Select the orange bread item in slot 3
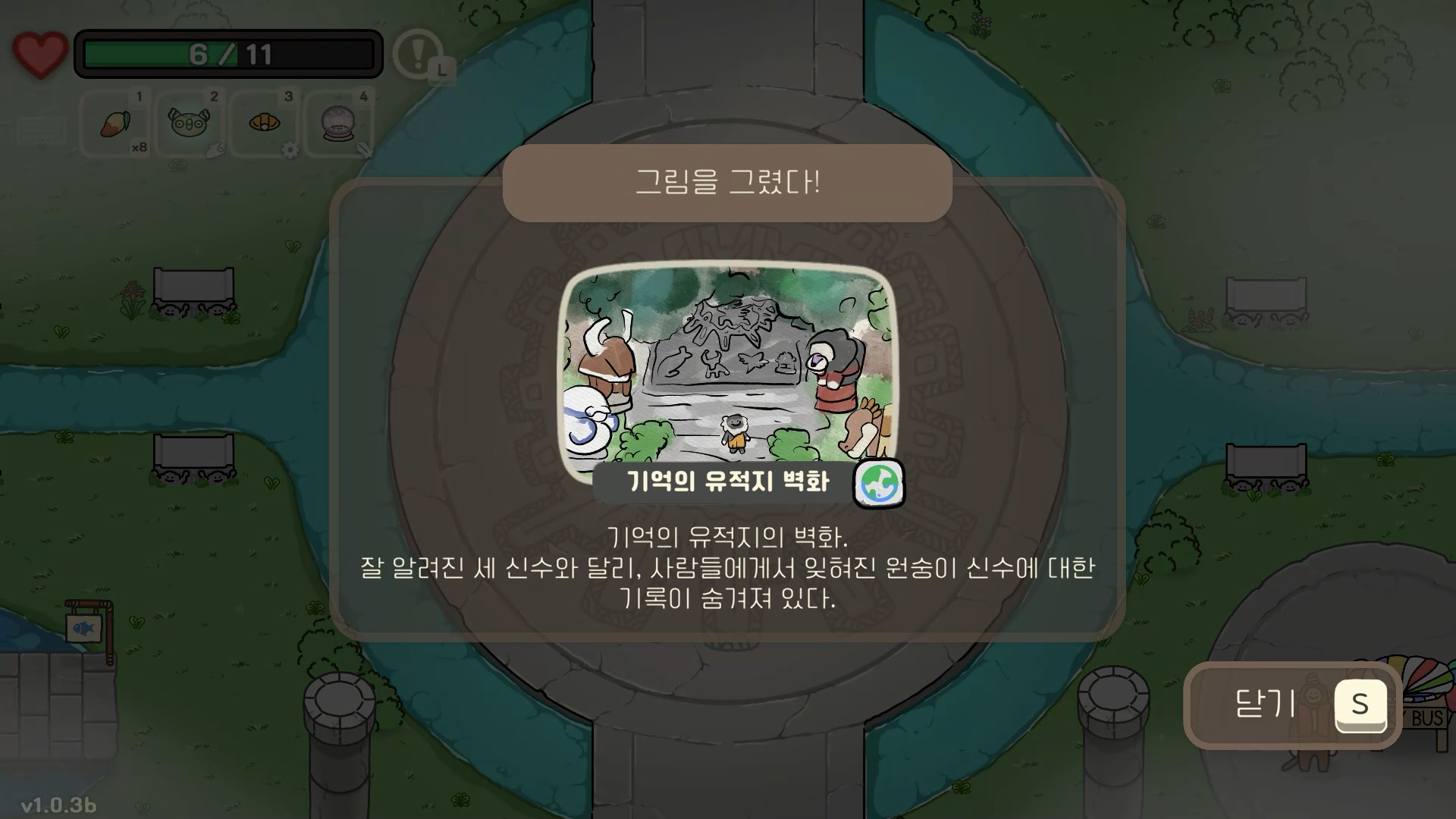This screenshot has height=819, width=1456. tap(262, 123)
